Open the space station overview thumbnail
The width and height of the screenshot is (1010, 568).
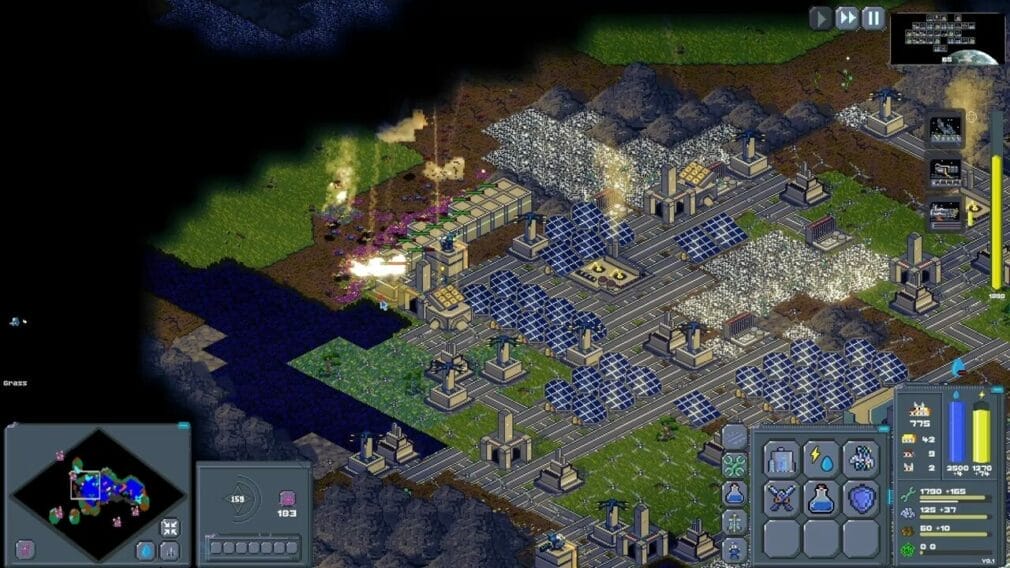[946, 38]
